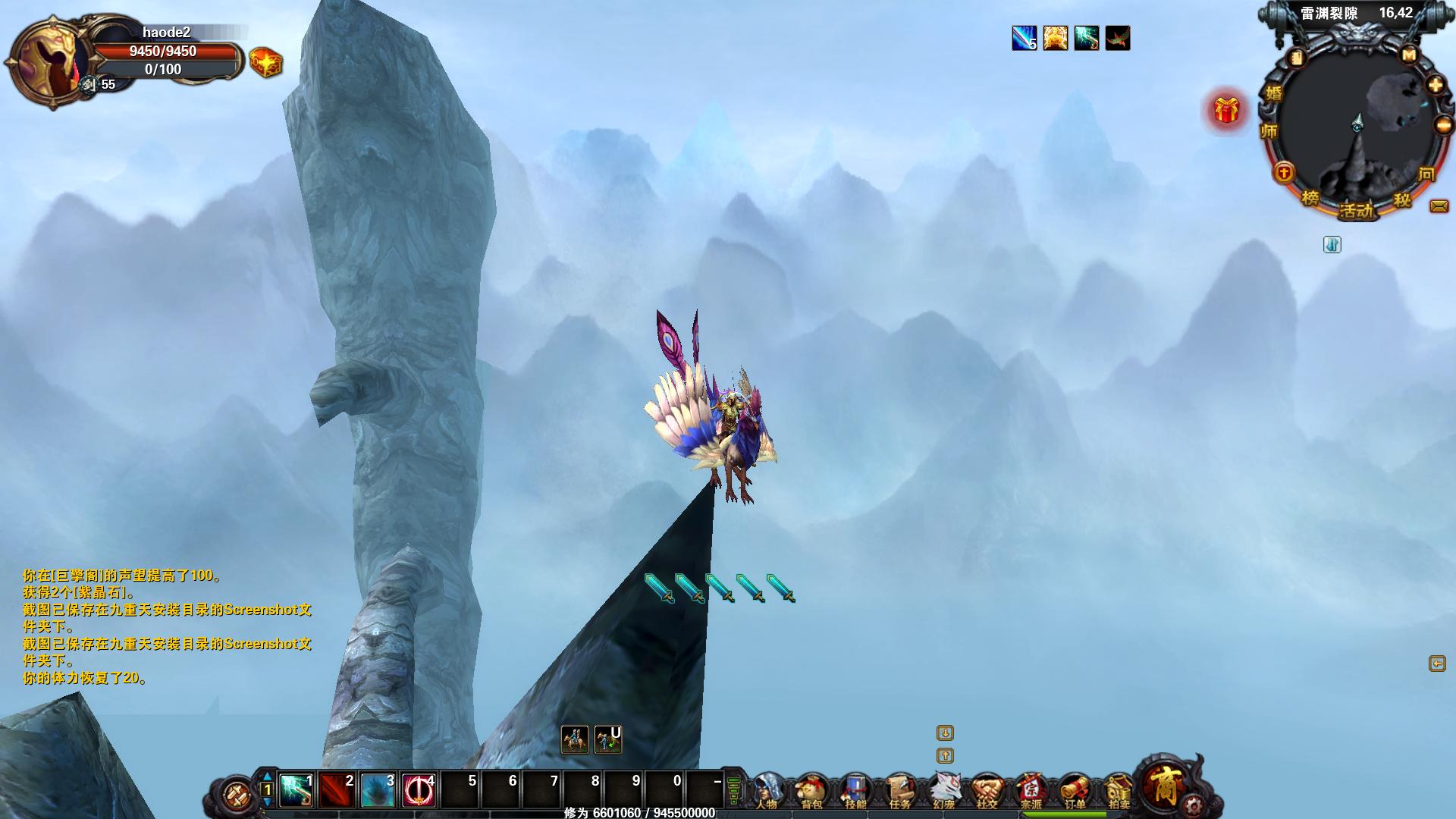Open the 技能 skills book

855,791
